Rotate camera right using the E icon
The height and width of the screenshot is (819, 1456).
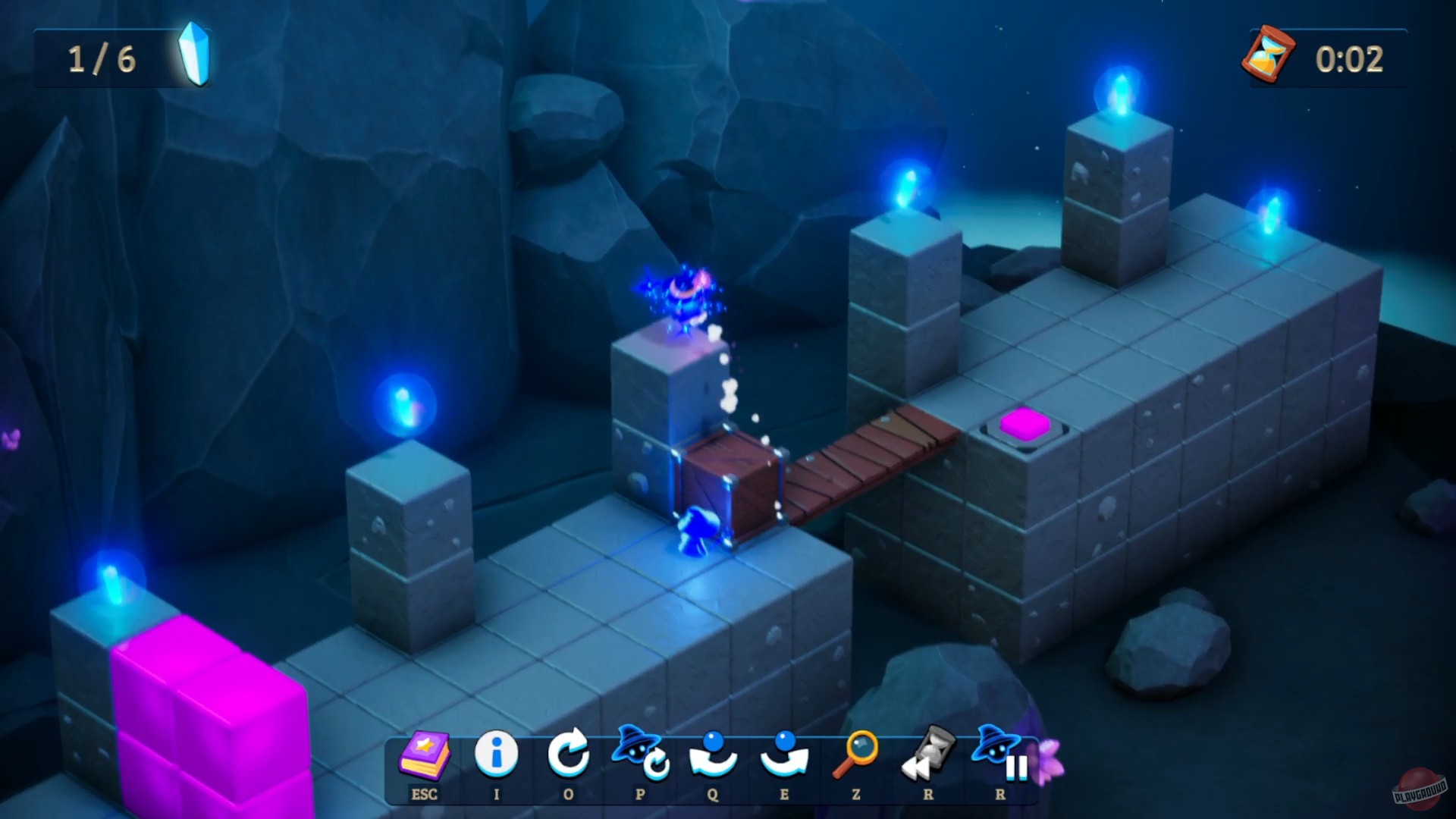[785, 755]
